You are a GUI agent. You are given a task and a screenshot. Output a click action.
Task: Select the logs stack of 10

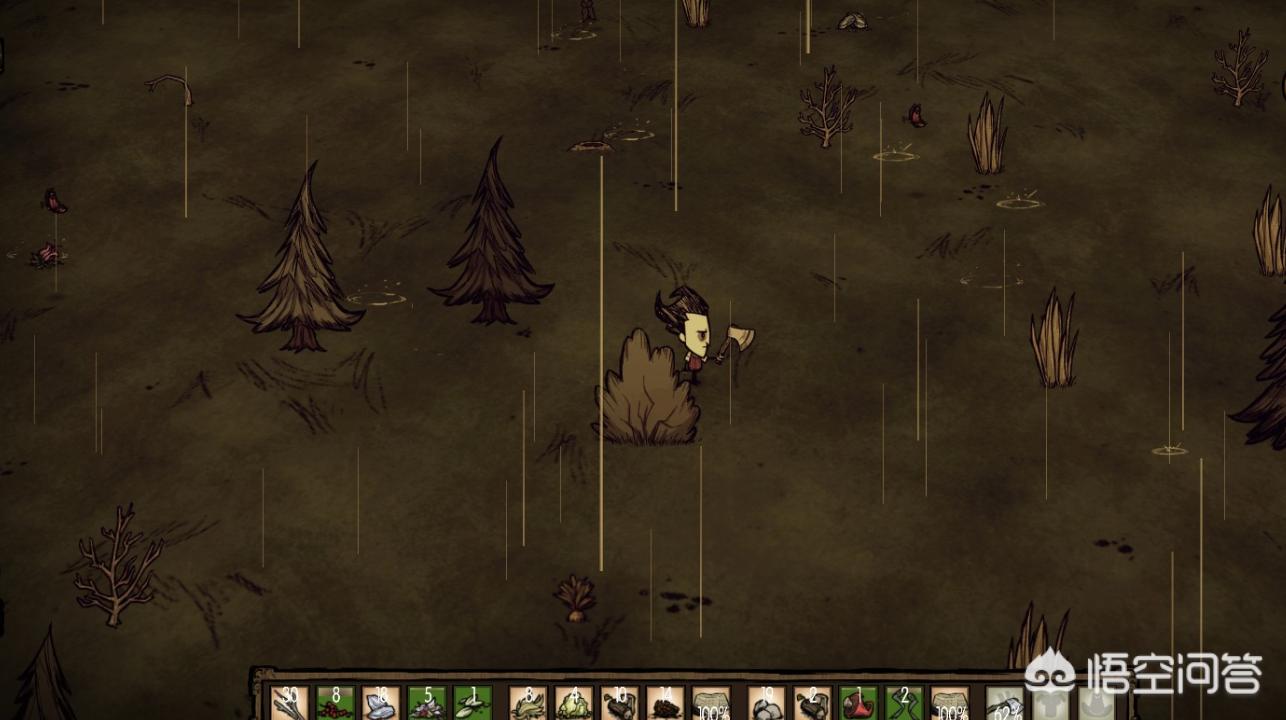click(619, 703)
